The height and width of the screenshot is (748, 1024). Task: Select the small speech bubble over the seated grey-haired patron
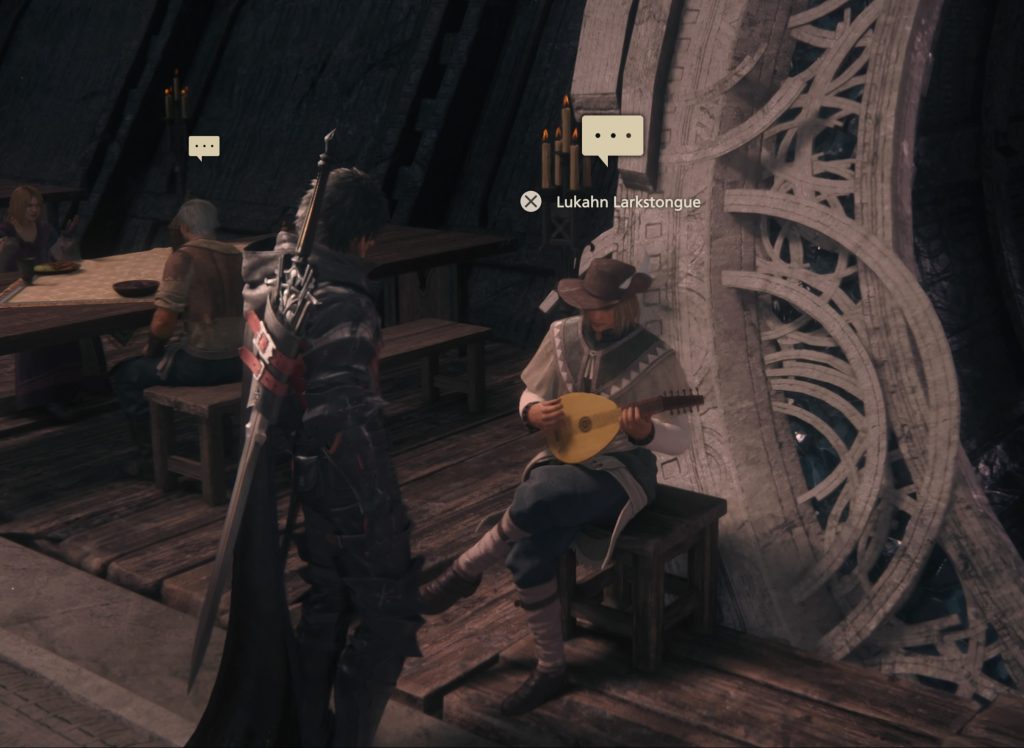204,147
